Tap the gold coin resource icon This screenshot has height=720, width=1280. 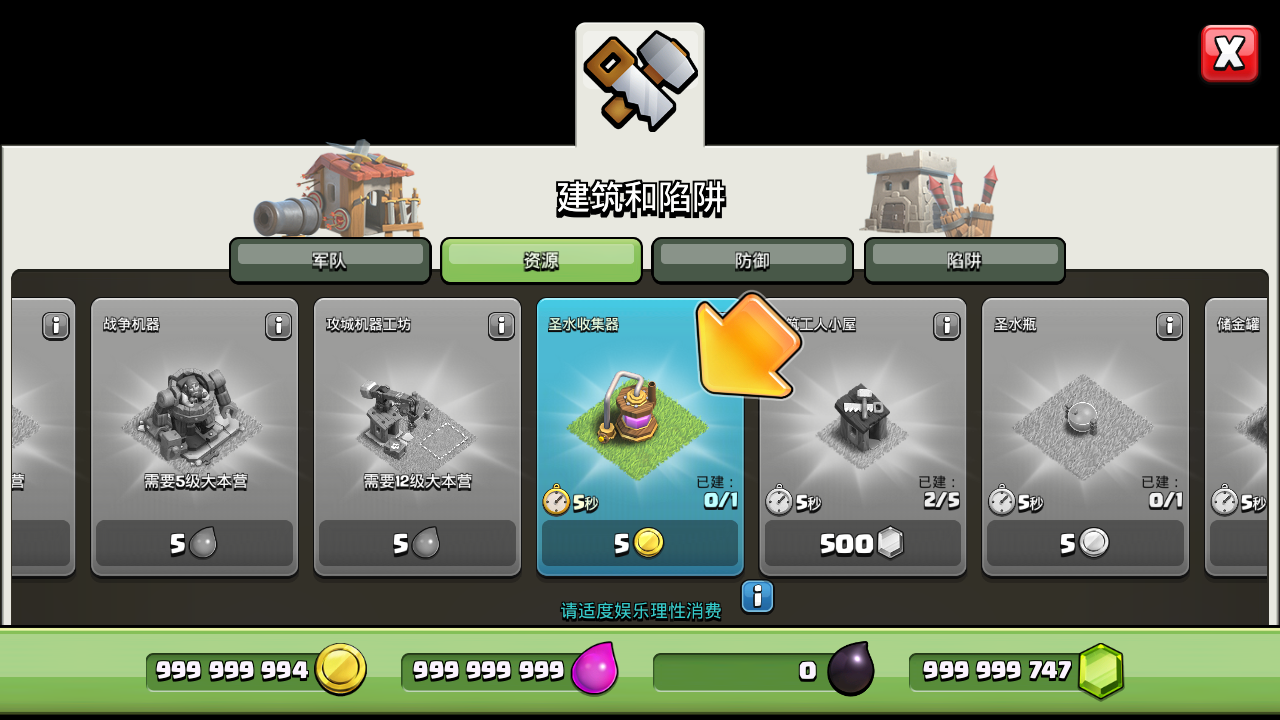[x=340, y=670]
